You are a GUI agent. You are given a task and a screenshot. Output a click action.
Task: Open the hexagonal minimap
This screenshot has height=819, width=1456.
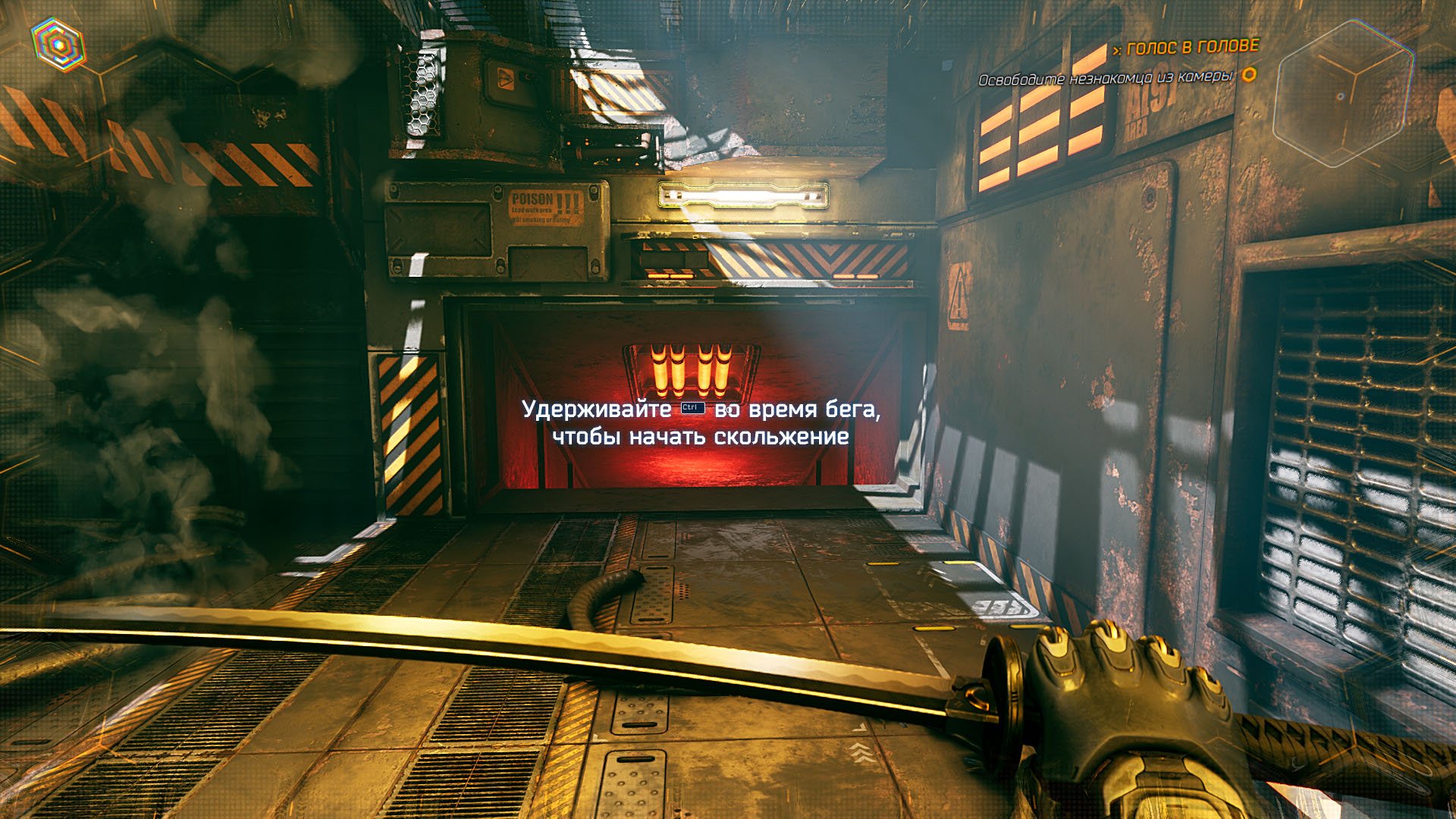(x=1342, y=93)
